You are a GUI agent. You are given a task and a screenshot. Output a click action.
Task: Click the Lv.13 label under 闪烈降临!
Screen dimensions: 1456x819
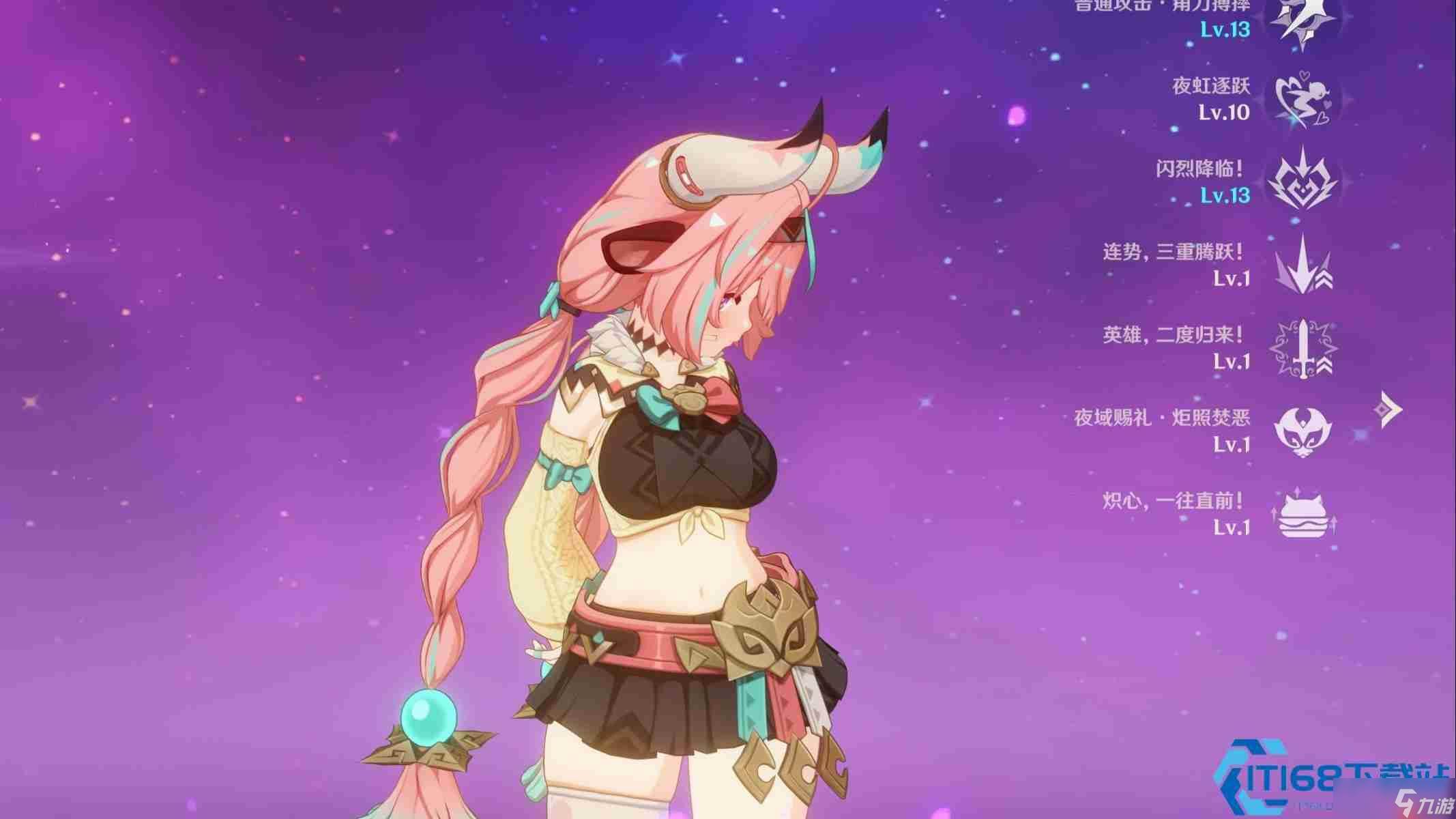tap(1226, 198)
